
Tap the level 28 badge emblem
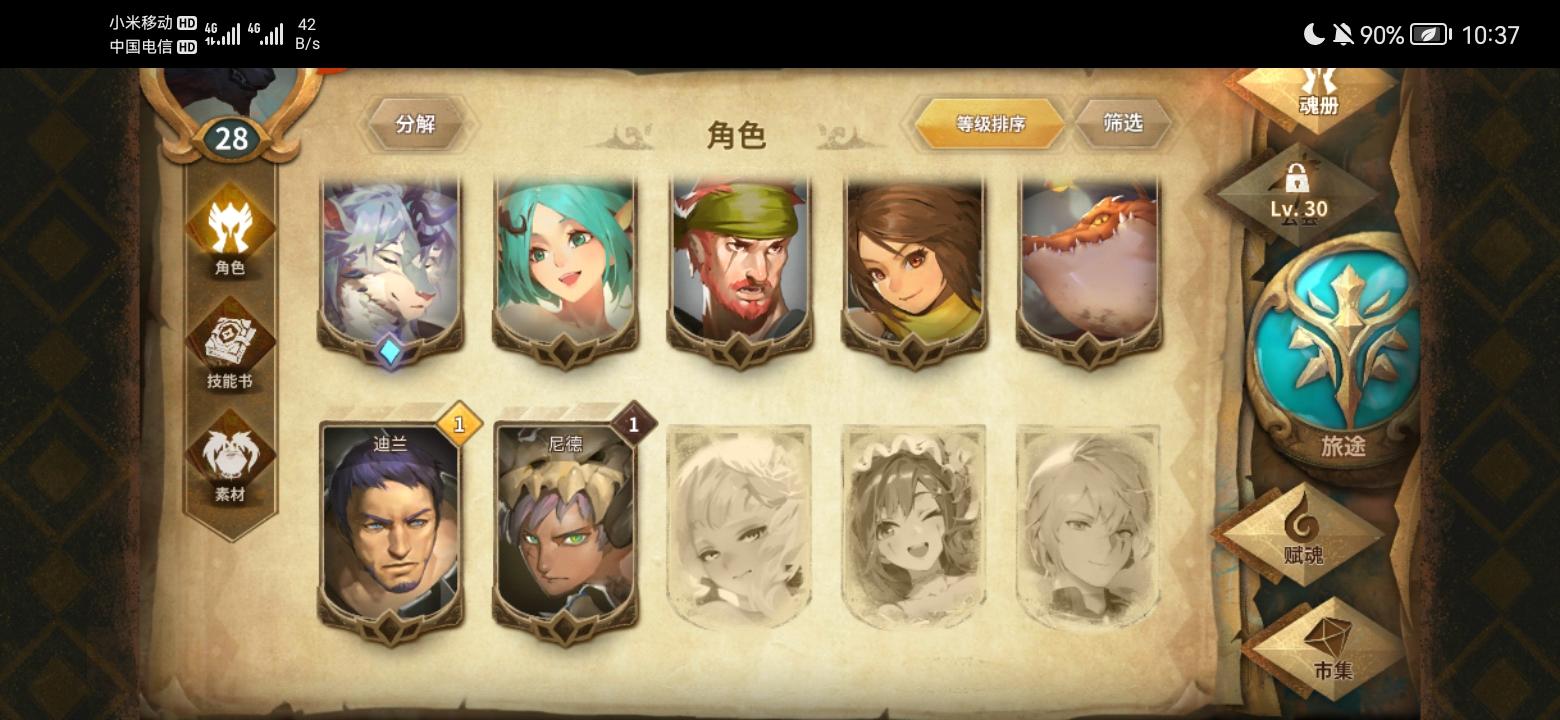click(x=231, y=138)
